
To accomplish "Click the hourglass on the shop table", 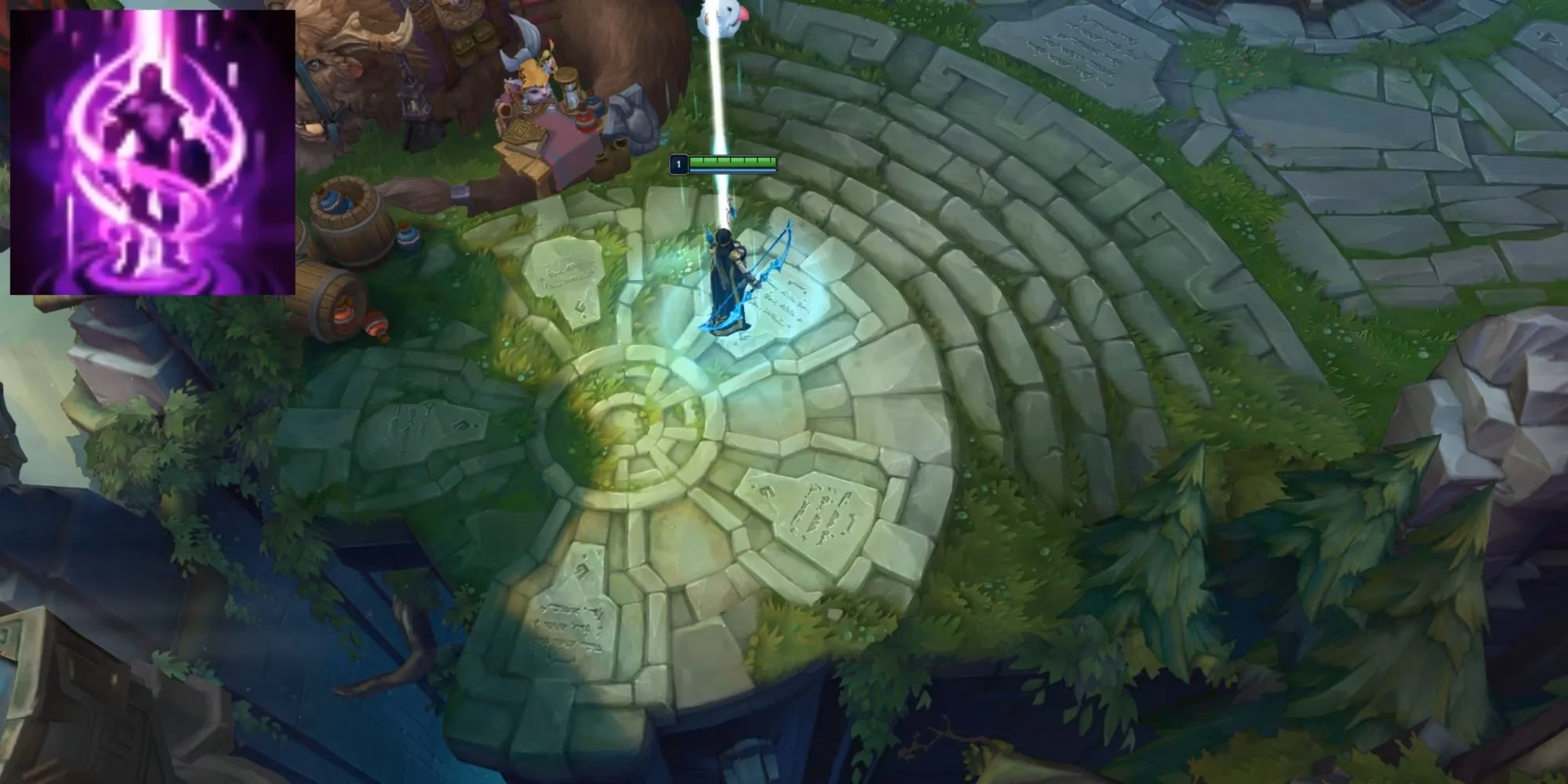I will tap(568, 92).
